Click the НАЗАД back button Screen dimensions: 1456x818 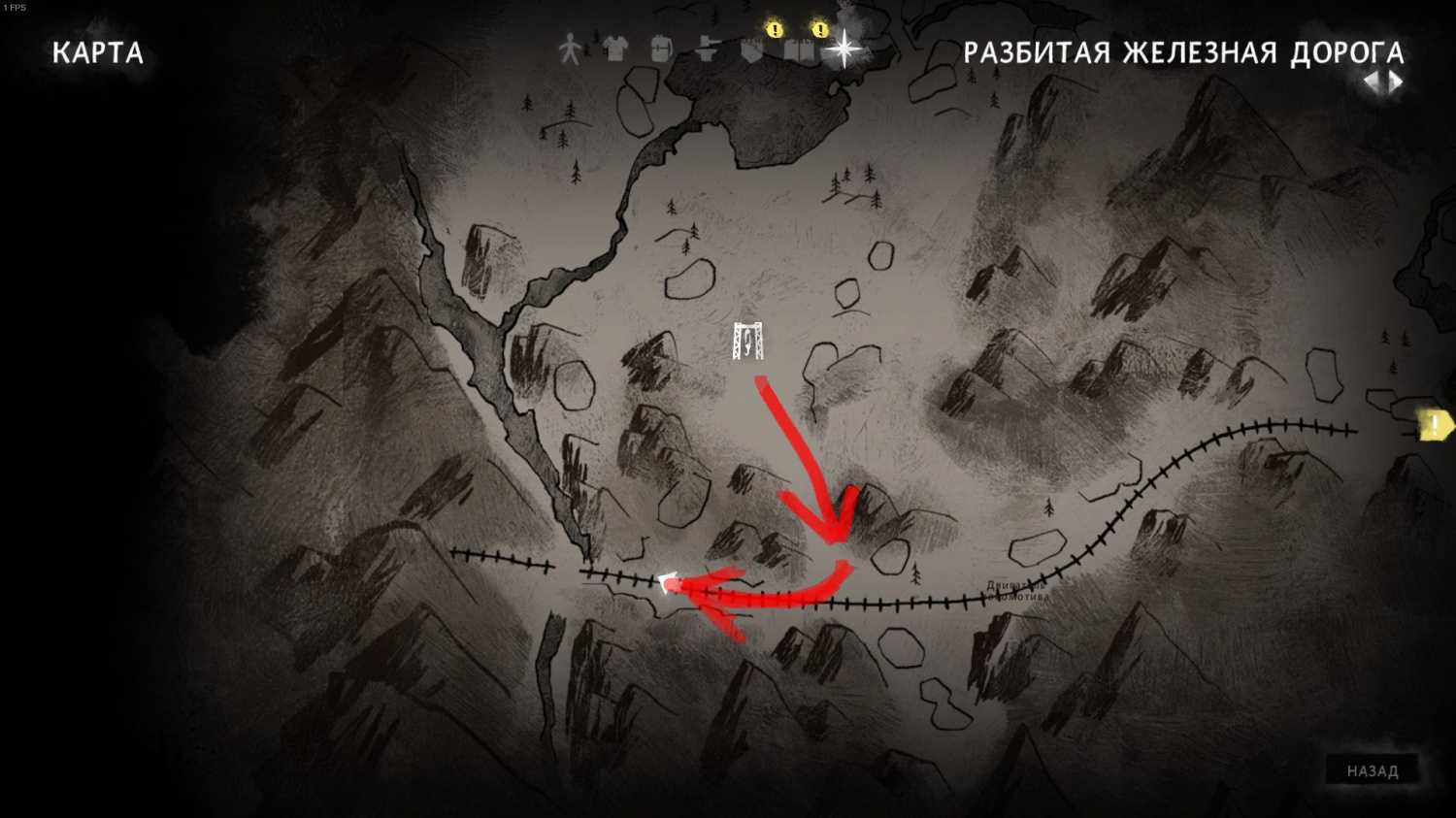coord(1372,770)
